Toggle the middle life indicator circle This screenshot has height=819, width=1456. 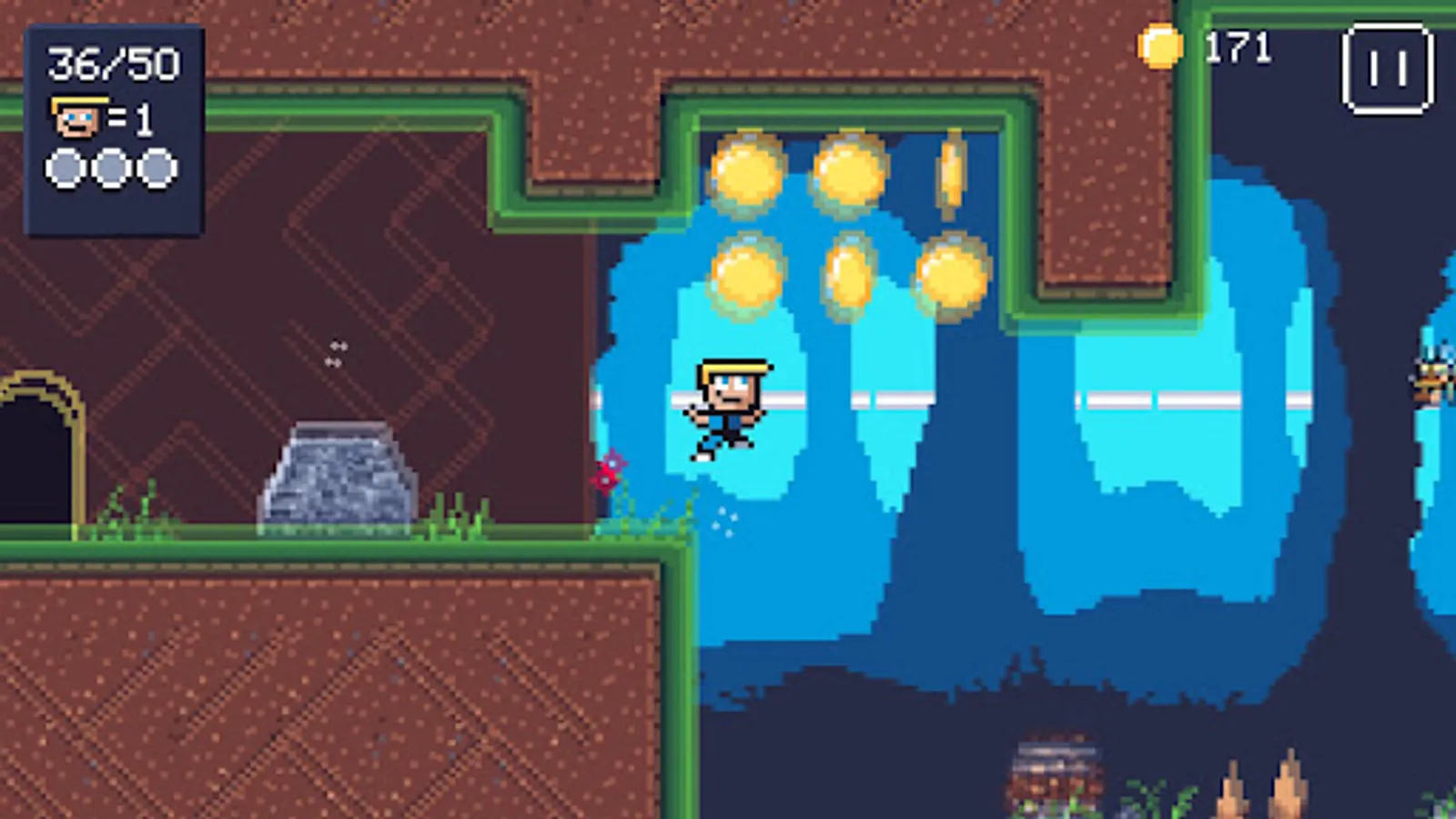(110, 168)
